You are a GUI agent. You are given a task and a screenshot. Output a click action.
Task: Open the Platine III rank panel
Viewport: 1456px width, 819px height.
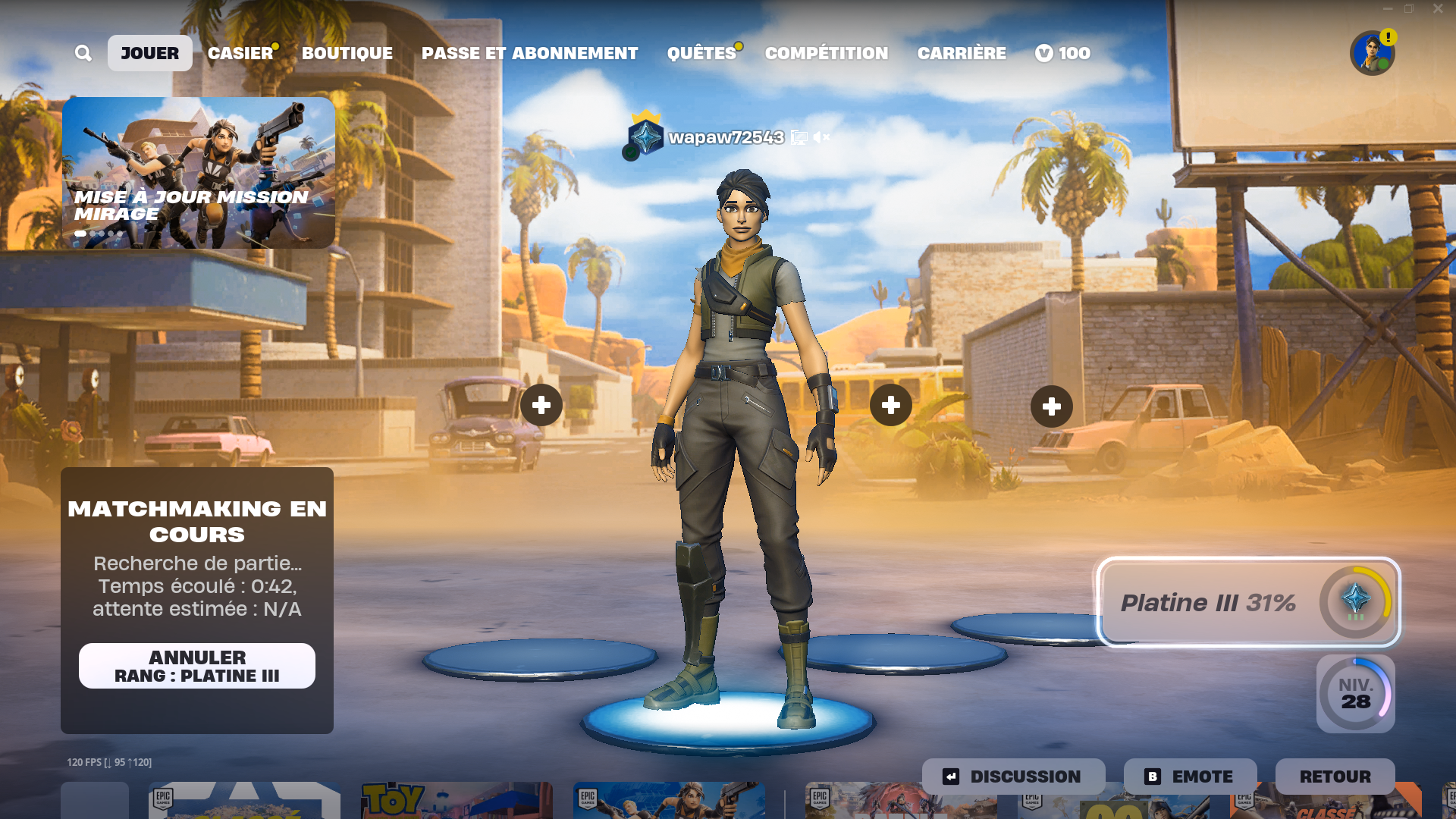coord(1248,602)
